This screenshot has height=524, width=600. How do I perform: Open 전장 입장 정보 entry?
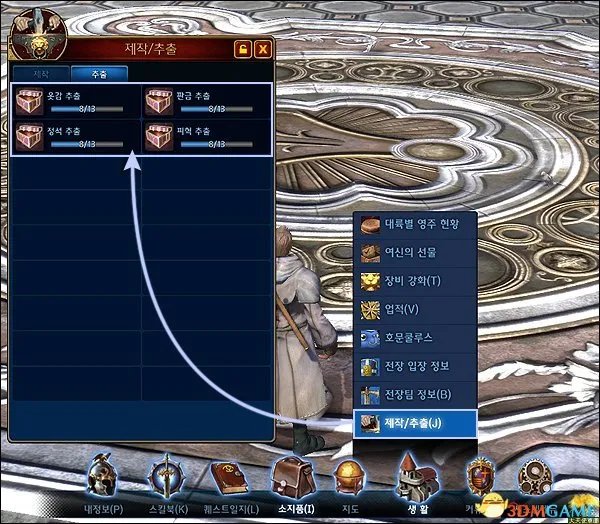[416, 366]
